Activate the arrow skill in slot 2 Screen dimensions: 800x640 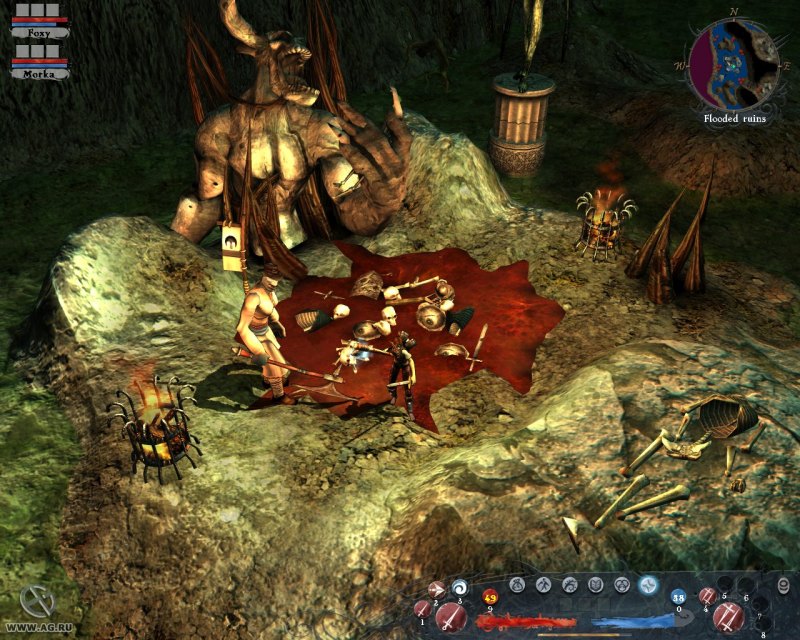[437, 589]
